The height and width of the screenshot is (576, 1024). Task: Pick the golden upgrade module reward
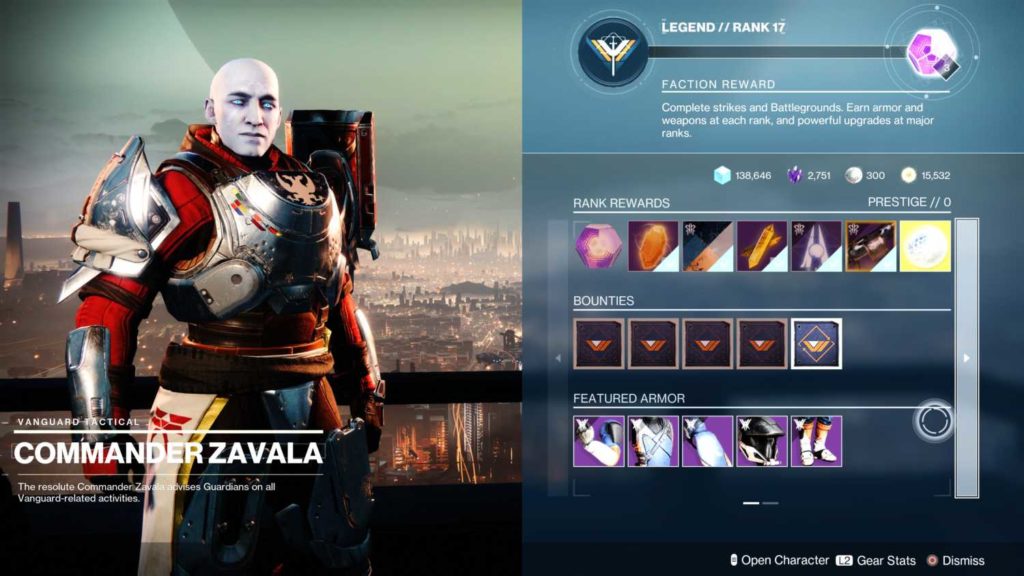click(x=762, y=246)
